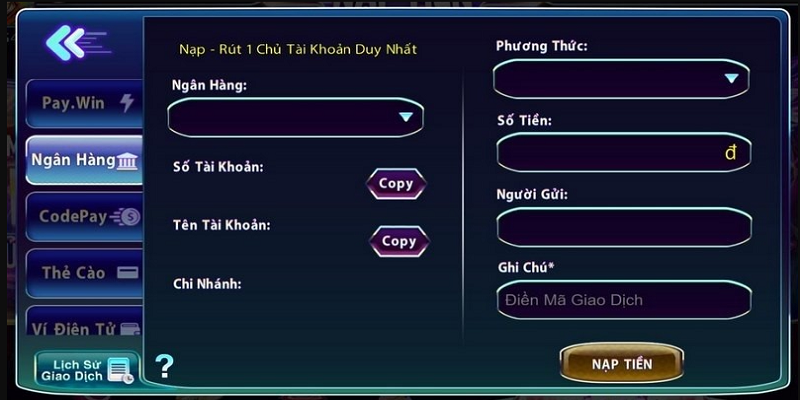Viewport: 800px width, 400px height.
Task: Focus the Số Tiền amount field
Action: click(623, 153)
